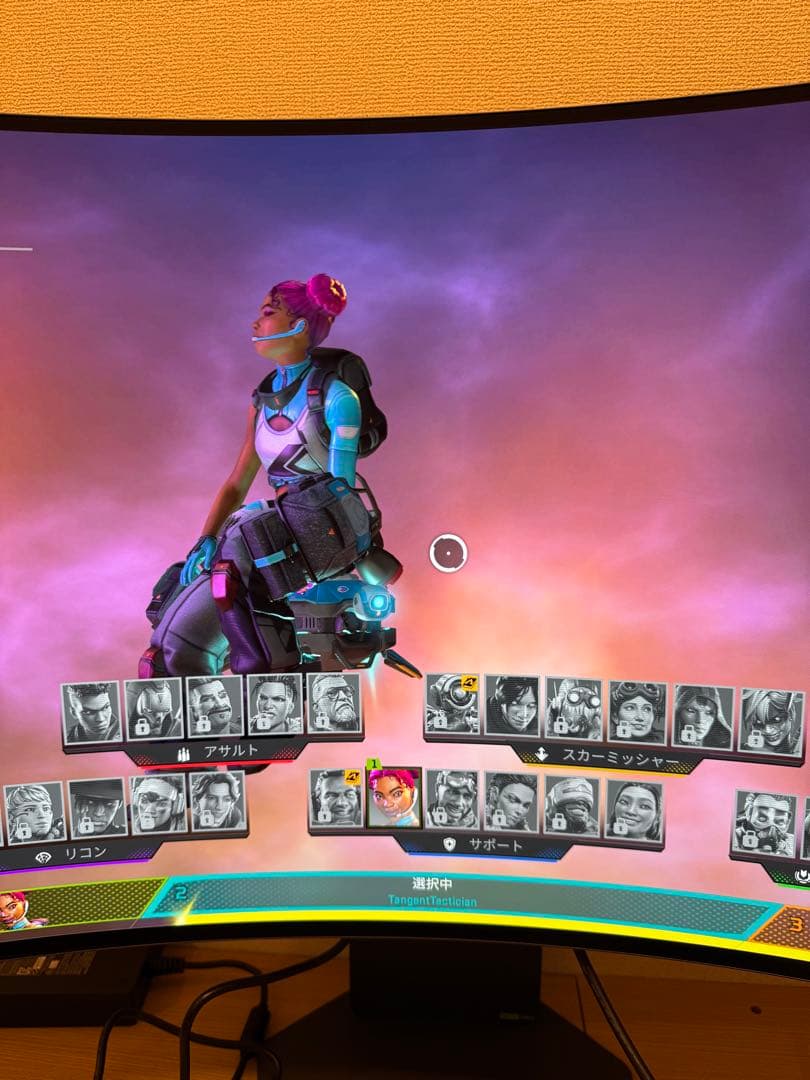Image resolution: width=810 pixels, height=1080 pixels.
Task: Select Pathfinder in the Skirmisher row
Action: [x=452, y=704]
